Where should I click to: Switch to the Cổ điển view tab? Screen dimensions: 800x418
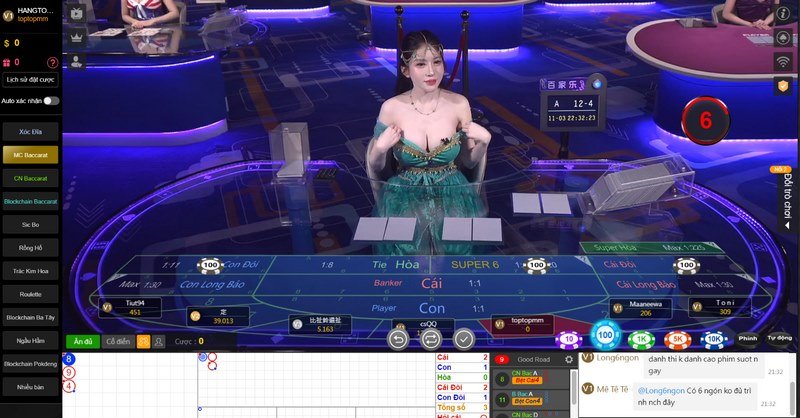pyautogui.click(x=118, y=341)
